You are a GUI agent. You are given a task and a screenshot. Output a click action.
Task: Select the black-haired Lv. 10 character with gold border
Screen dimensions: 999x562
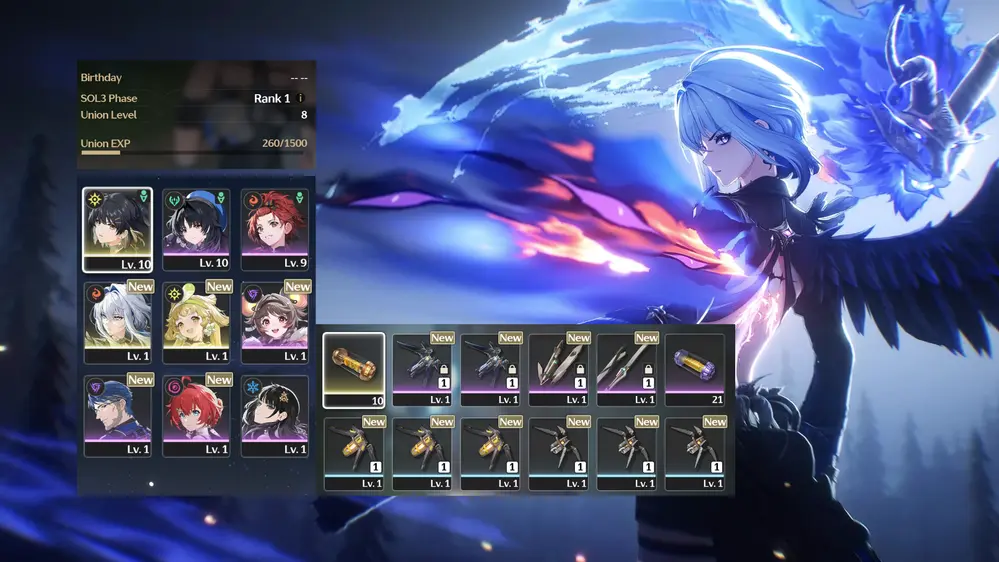117,229
